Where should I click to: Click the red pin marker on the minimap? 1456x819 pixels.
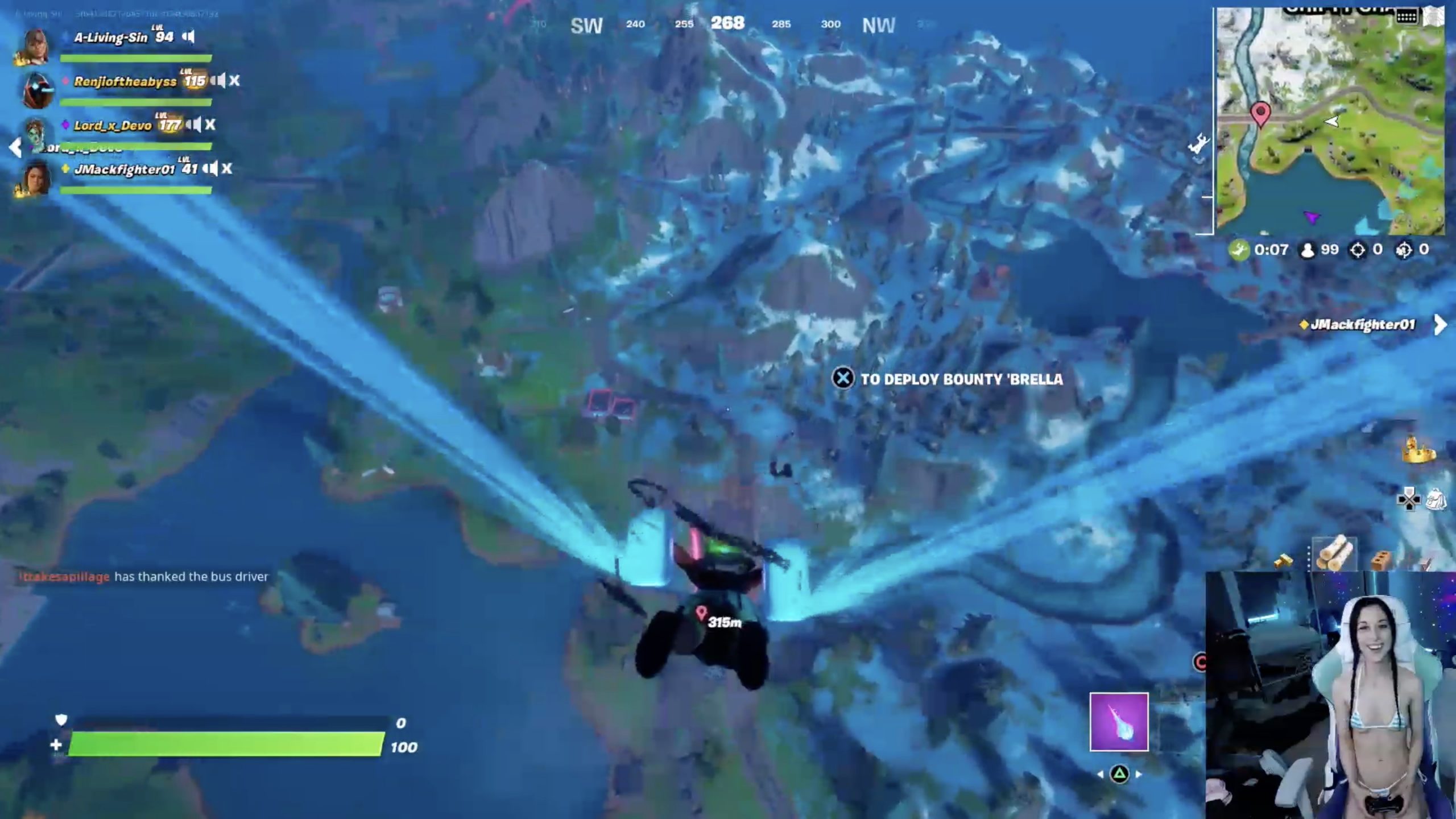[1260, 113]
